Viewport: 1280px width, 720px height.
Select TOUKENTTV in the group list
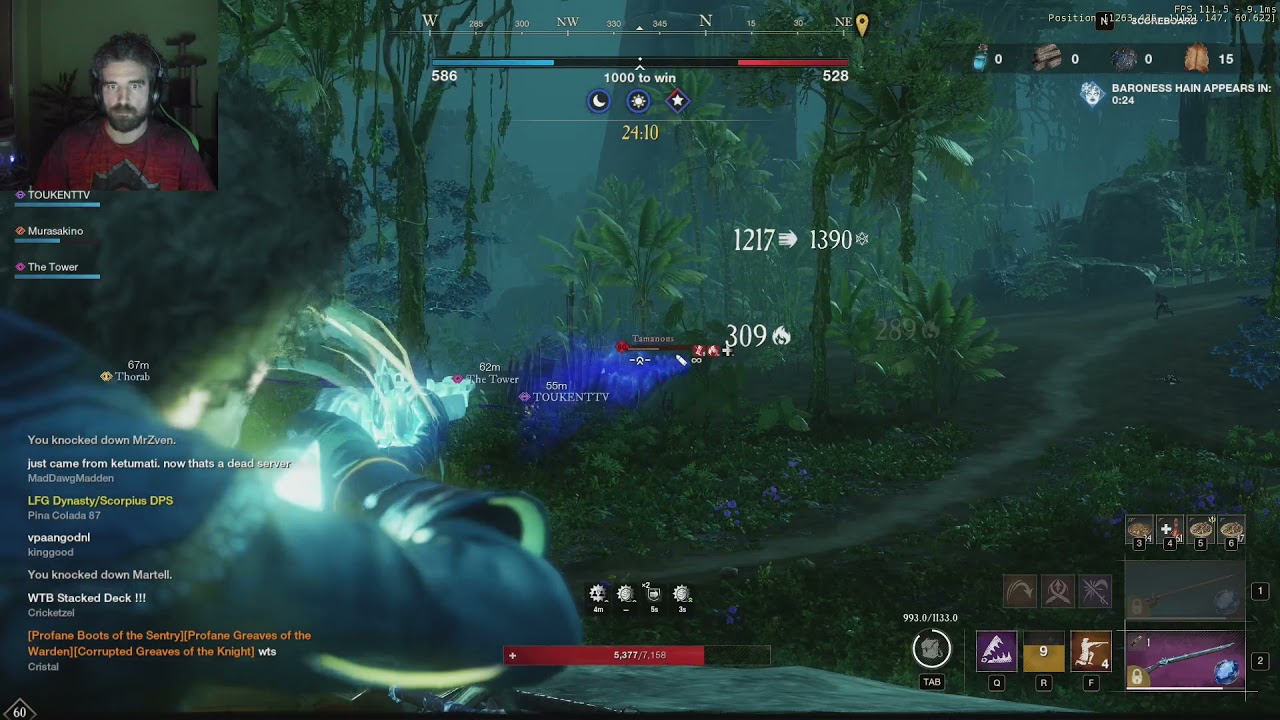pyautogui.click(x=58, y=195)
